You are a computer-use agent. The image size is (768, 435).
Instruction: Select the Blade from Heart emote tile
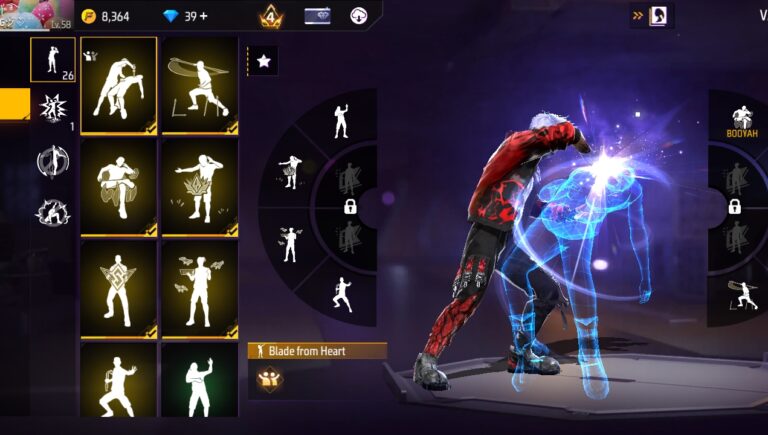pos(118,85)
